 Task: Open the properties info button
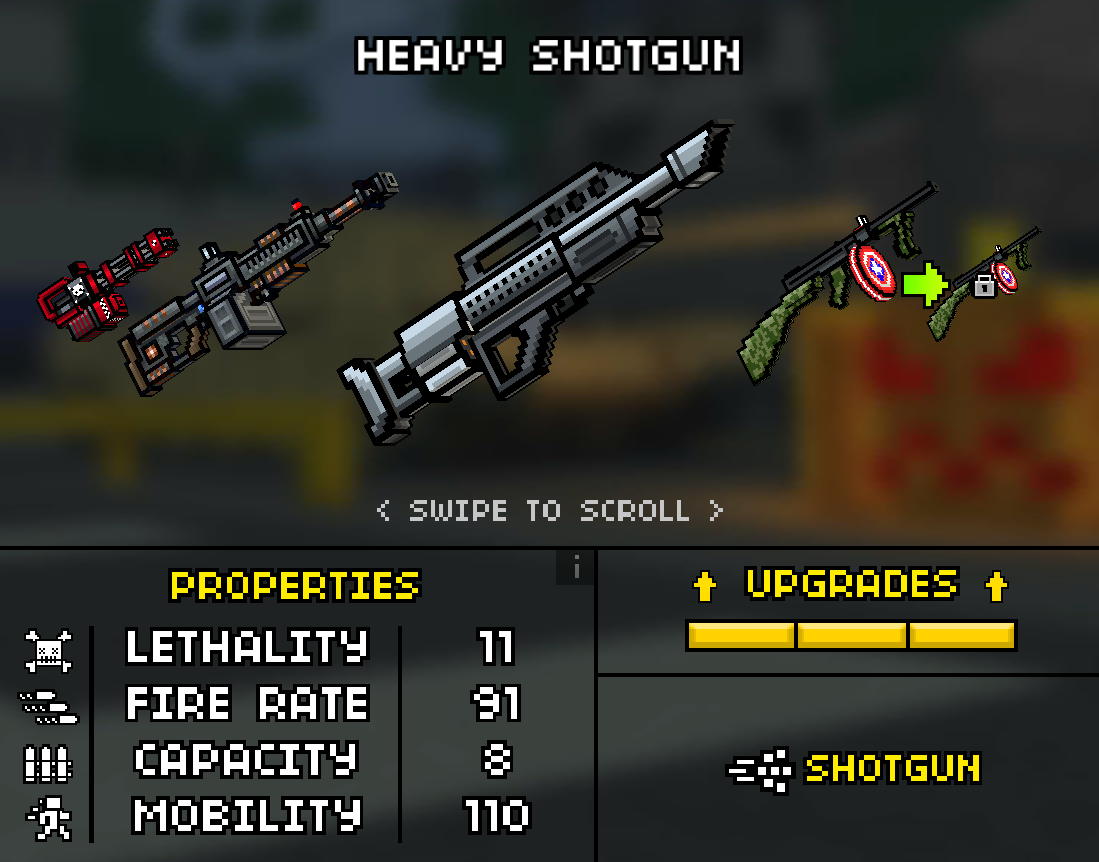coord(576,569)
